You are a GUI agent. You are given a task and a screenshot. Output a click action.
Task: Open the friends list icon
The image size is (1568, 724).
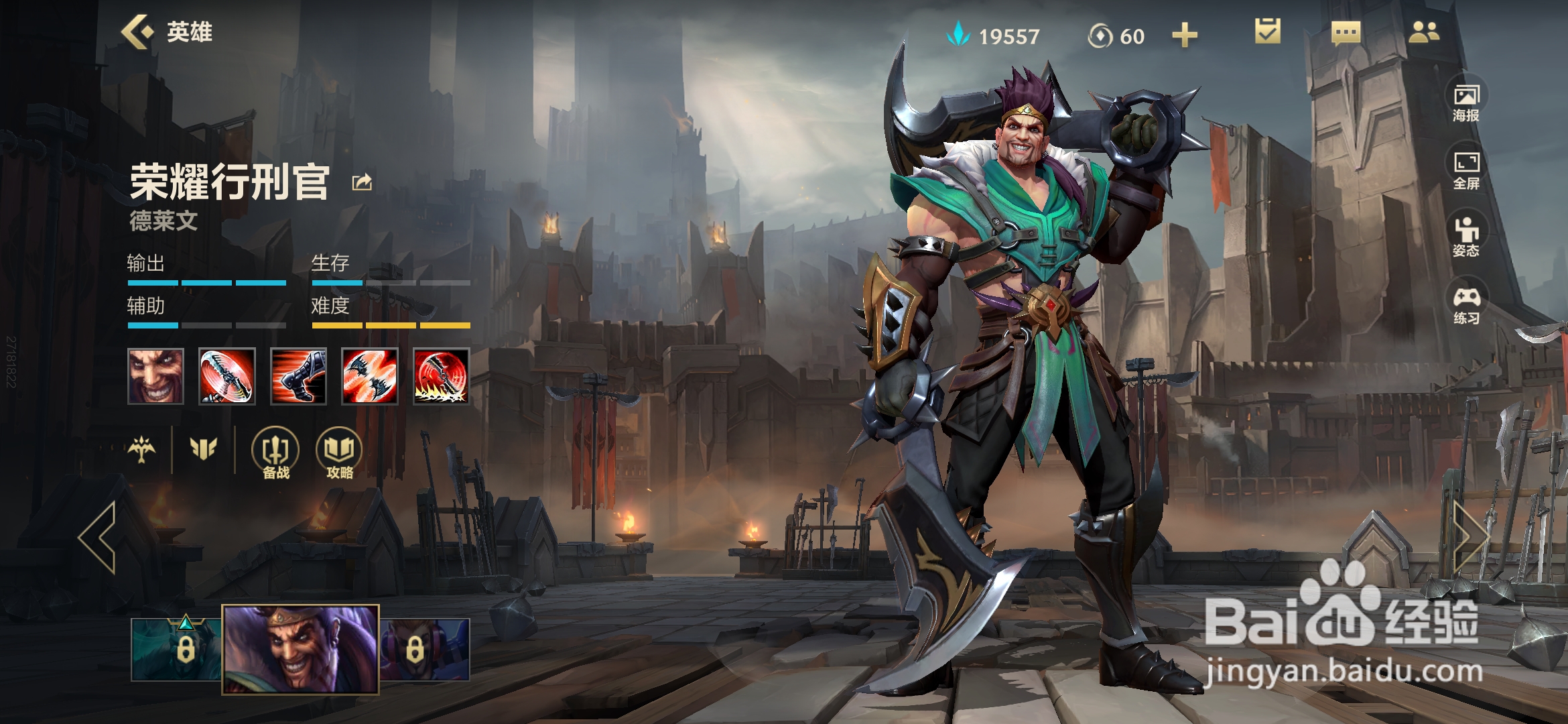pos(1423,32)
